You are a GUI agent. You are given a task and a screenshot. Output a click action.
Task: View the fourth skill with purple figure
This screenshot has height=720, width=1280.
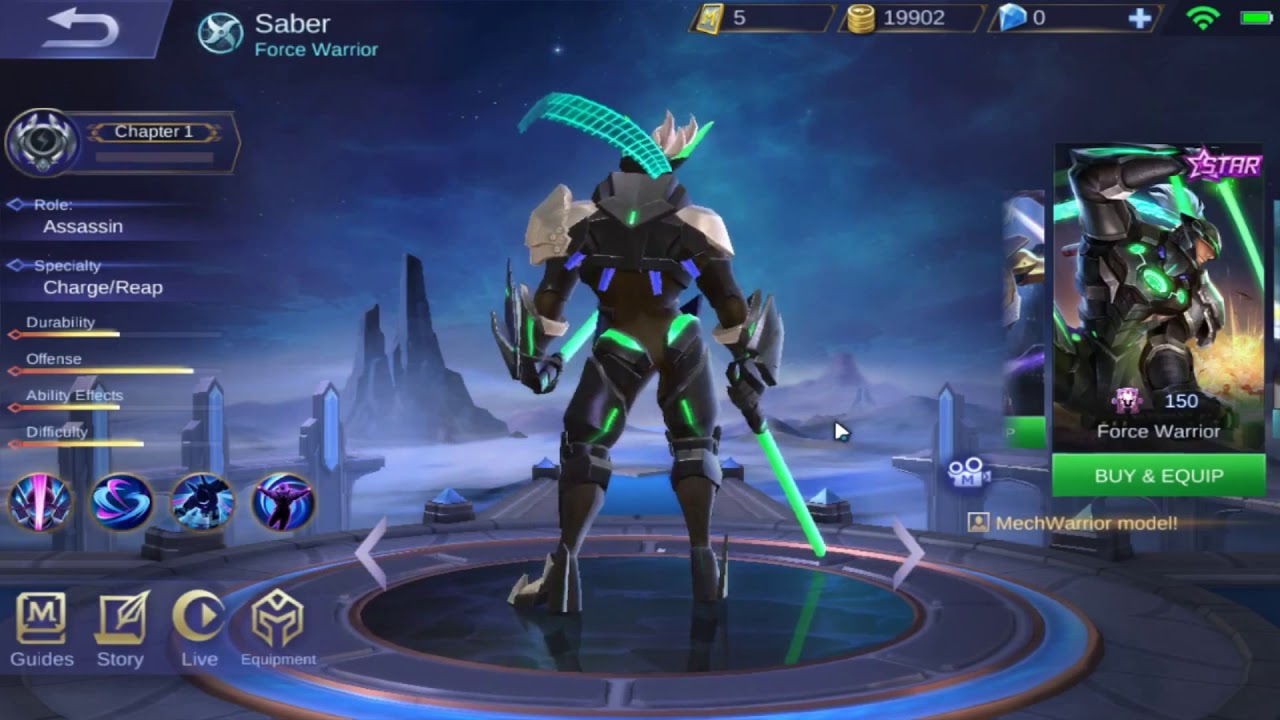[283, 502]
